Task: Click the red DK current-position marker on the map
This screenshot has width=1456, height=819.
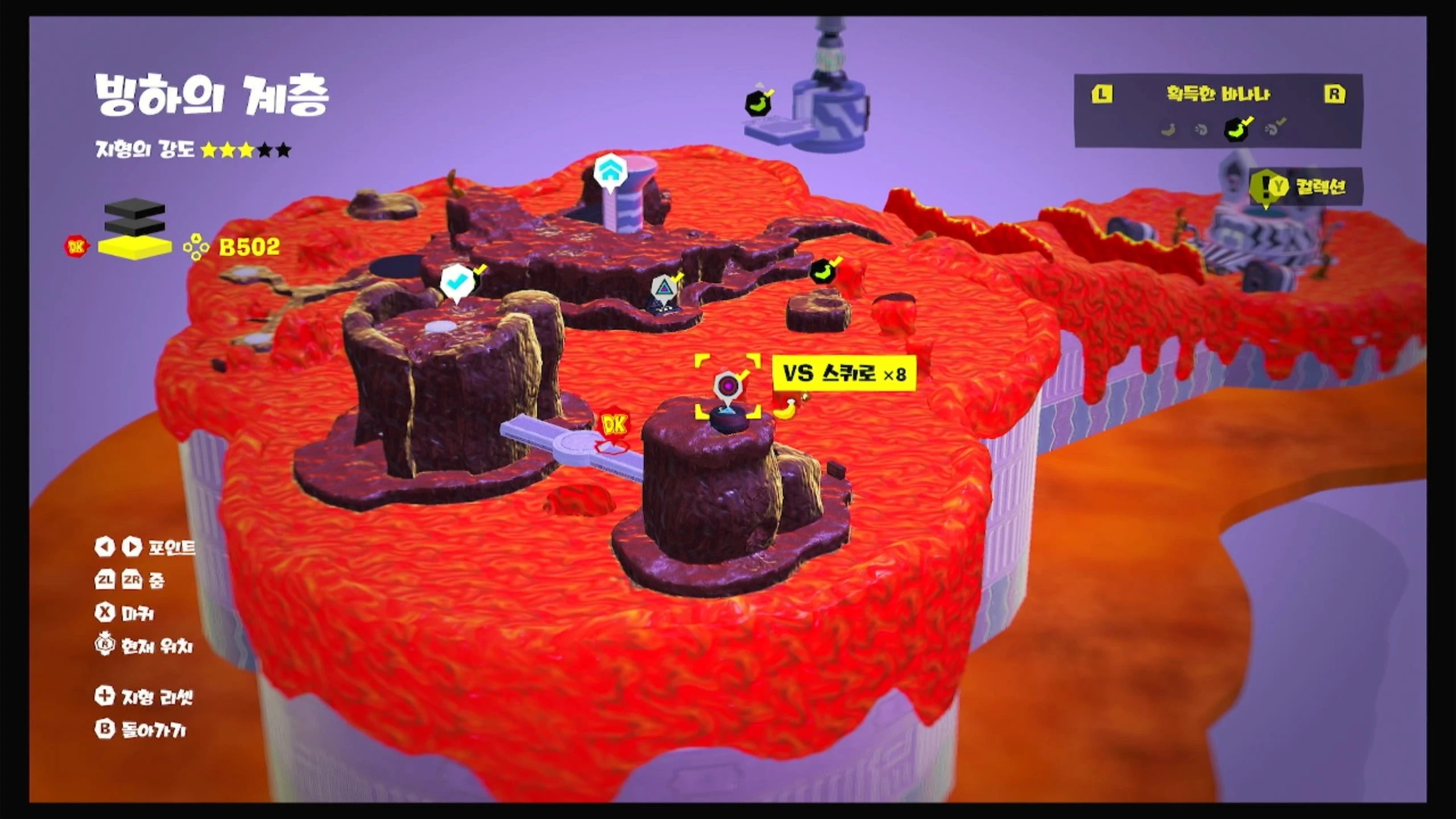Action: [613, 426]
